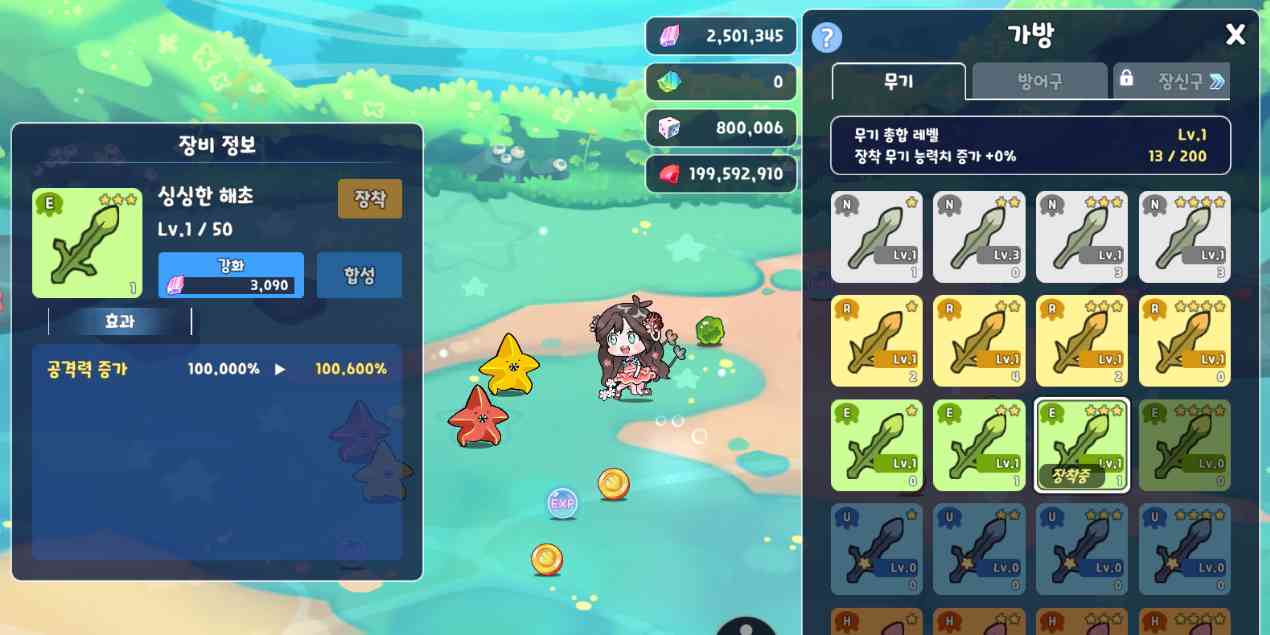The height and width of the screenshot is (635, 1270).
Task: Choose the N-grade two-star Lv.3 weapon
Action: click(x=979, y=238)
